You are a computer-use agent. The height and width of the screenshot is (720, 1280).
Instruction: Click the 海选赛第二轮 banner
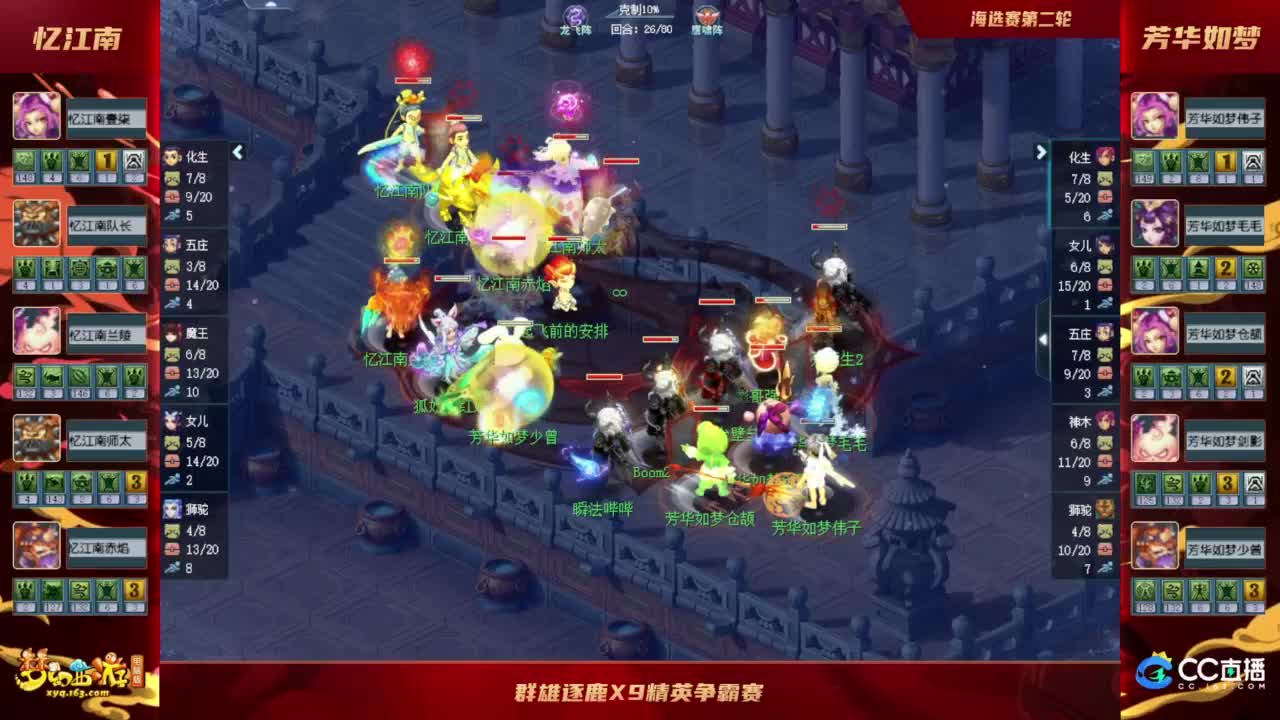1020,17
